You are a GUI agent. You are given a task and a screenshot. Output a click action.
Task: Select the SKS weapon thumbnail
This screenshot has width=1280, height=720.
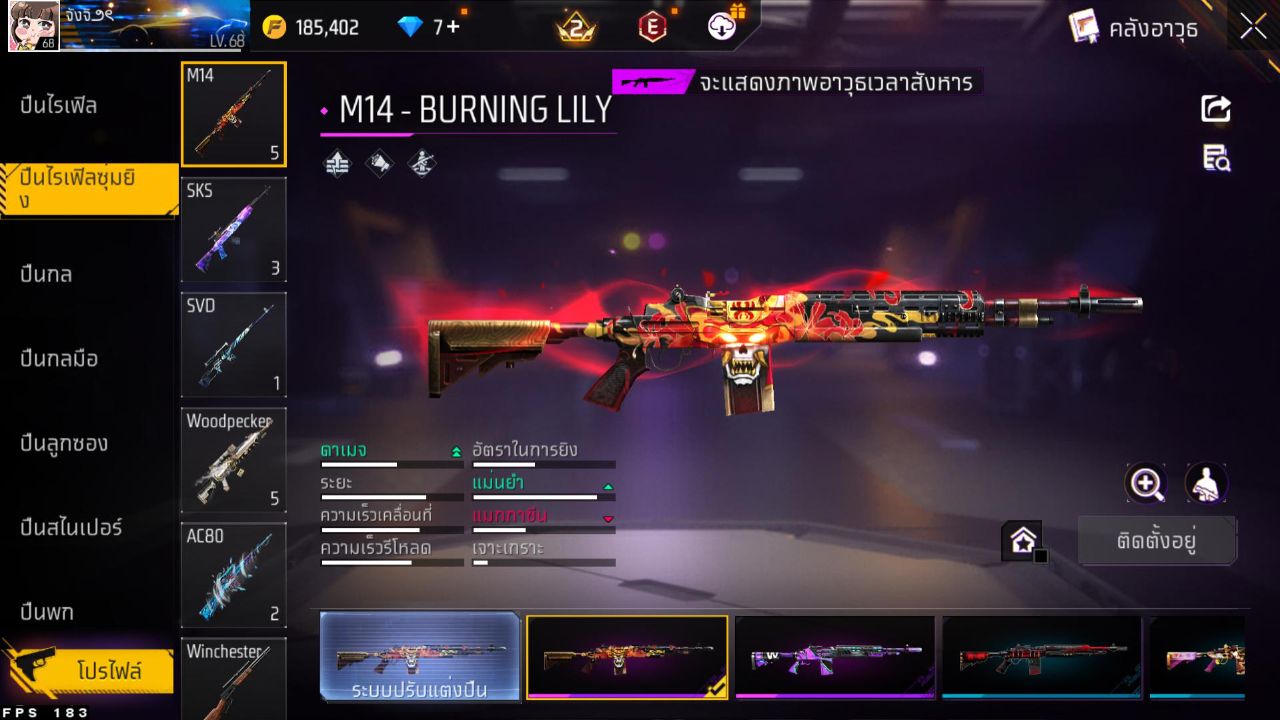tap(233, 229)
